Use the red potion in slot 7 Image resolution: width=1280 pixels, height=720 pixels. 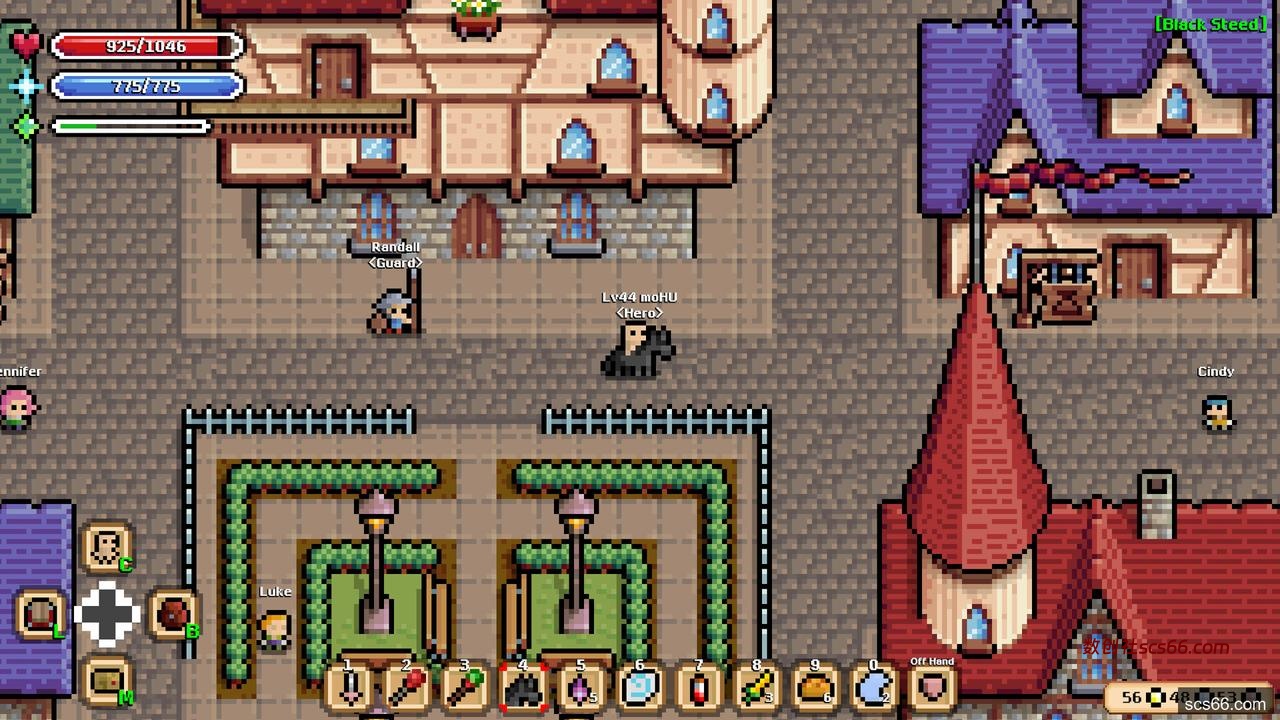point(698,689)
